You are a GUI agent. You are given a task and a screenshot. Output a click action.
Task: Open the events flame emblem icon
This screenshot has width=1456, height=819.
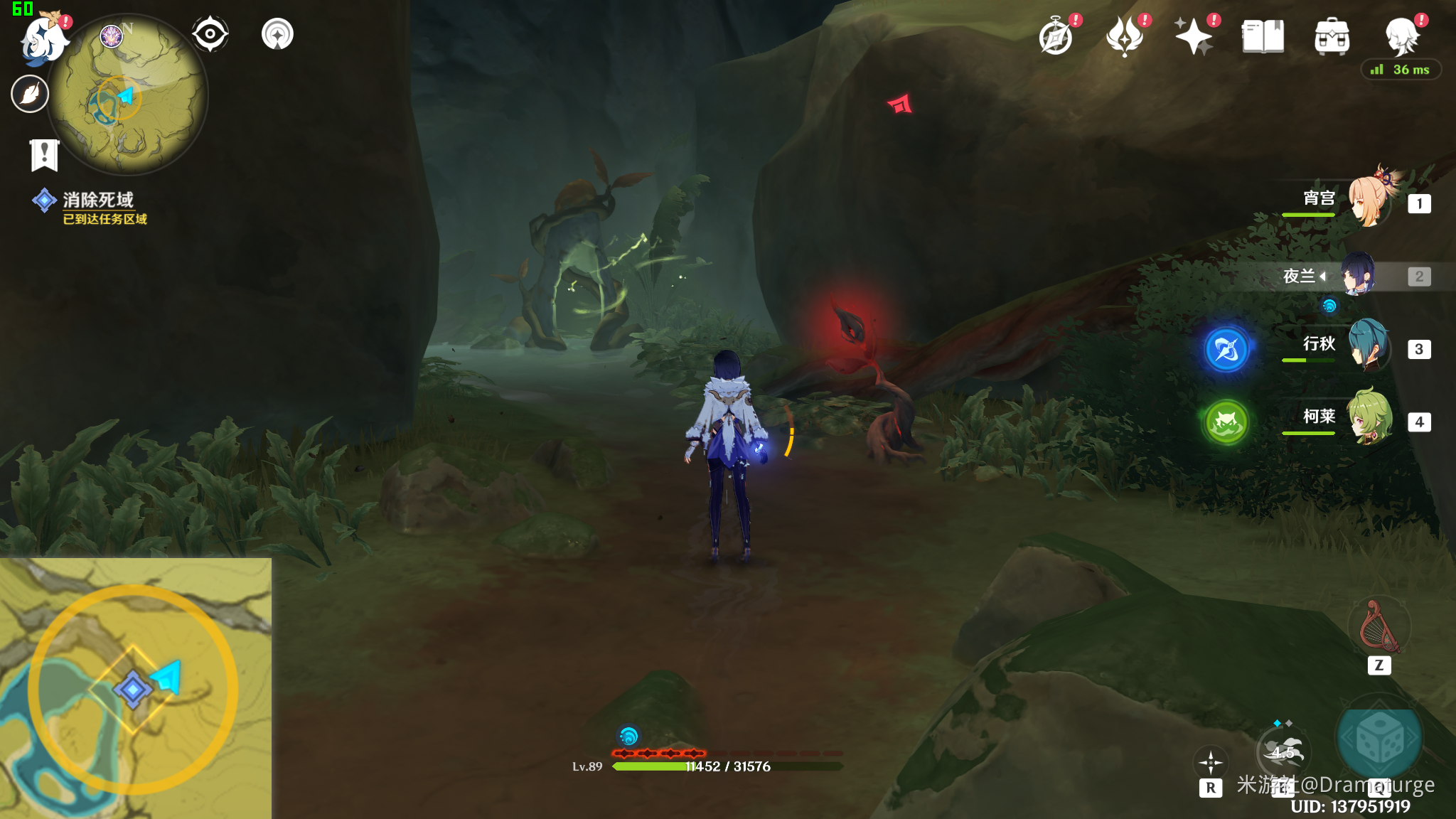point(1125,36)
